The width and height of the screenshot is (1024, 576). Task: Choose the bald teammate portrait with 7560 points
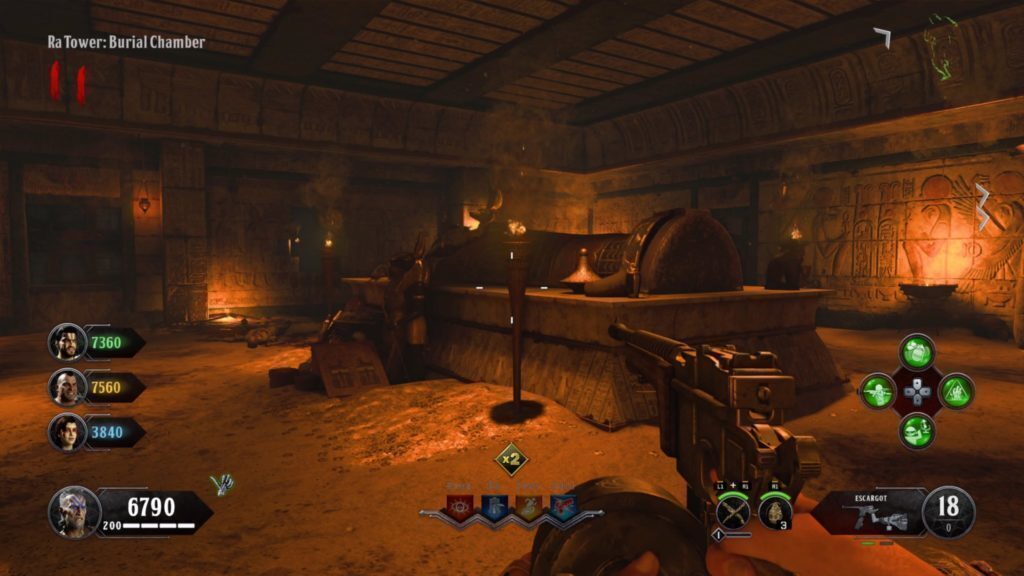tap(67, 387)
